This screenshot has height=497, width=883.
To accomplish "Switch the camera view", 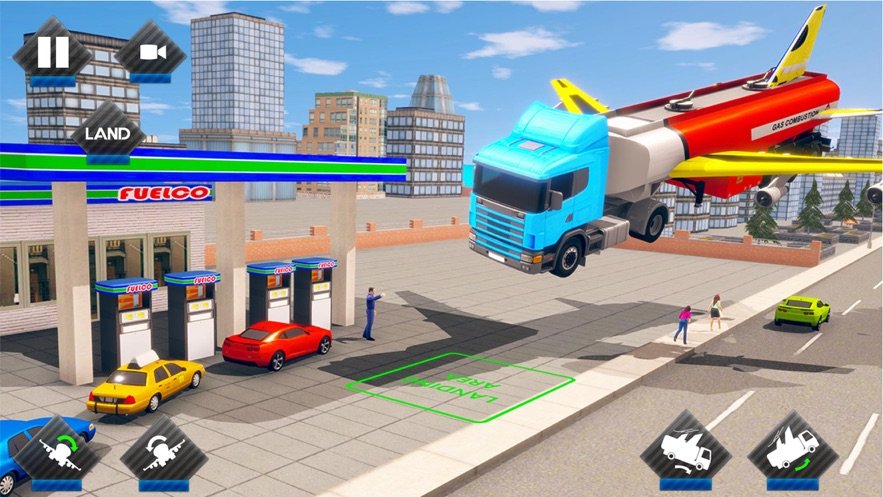I will [150, 52].
